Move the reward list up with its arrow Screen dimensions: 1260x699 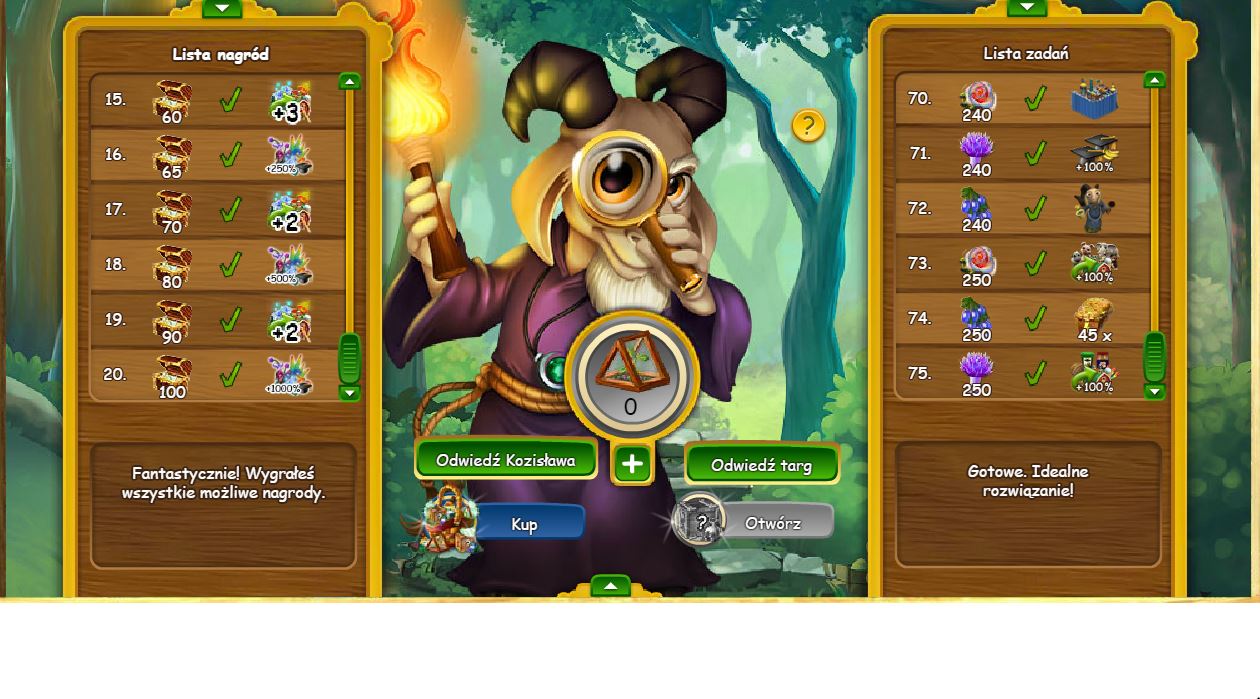click(x=349, y=81)
